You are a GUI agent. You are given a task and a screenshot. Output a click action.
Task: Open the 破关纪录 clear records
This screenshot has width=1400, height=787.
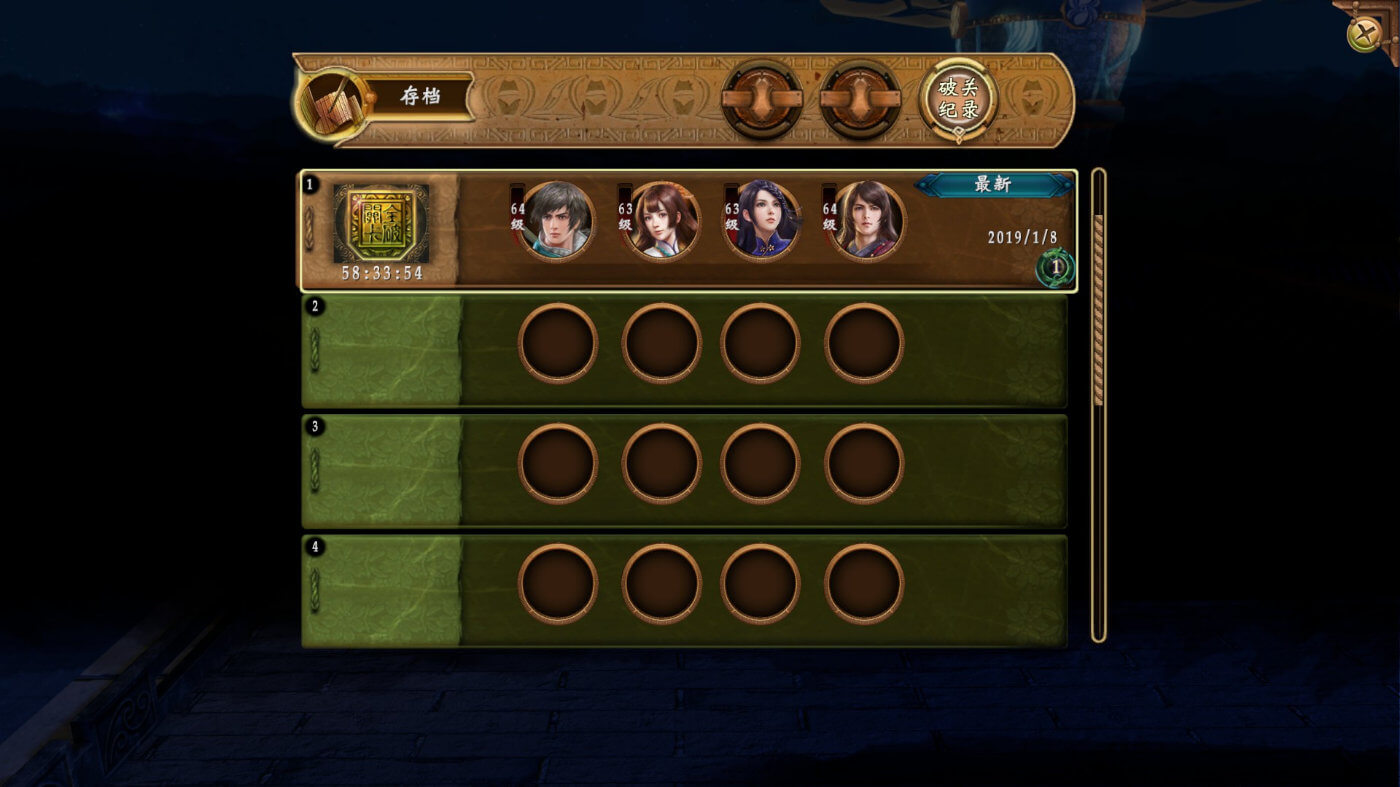tap(958, 99)
